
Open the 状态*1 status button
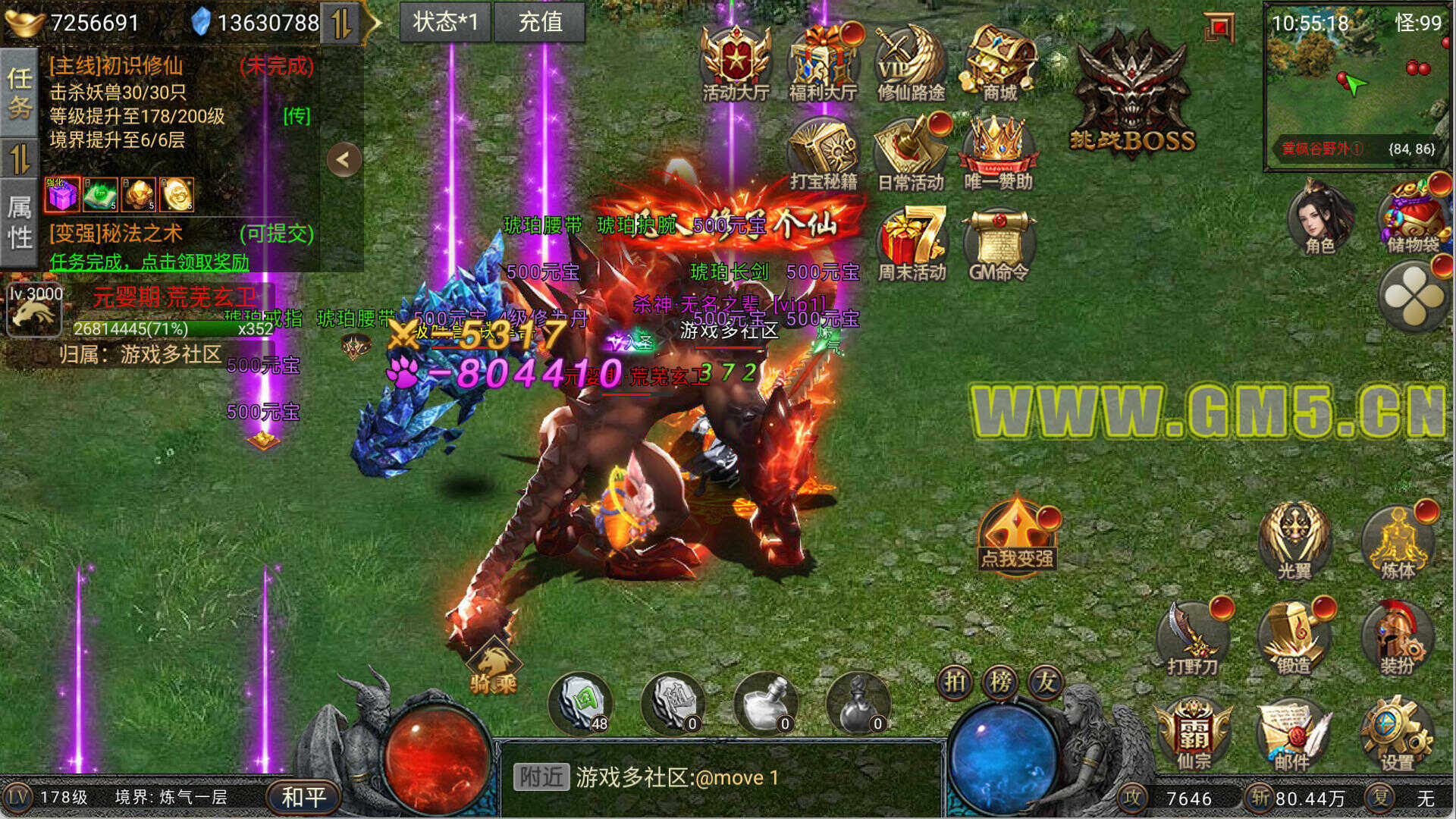(x=445, y=22)
